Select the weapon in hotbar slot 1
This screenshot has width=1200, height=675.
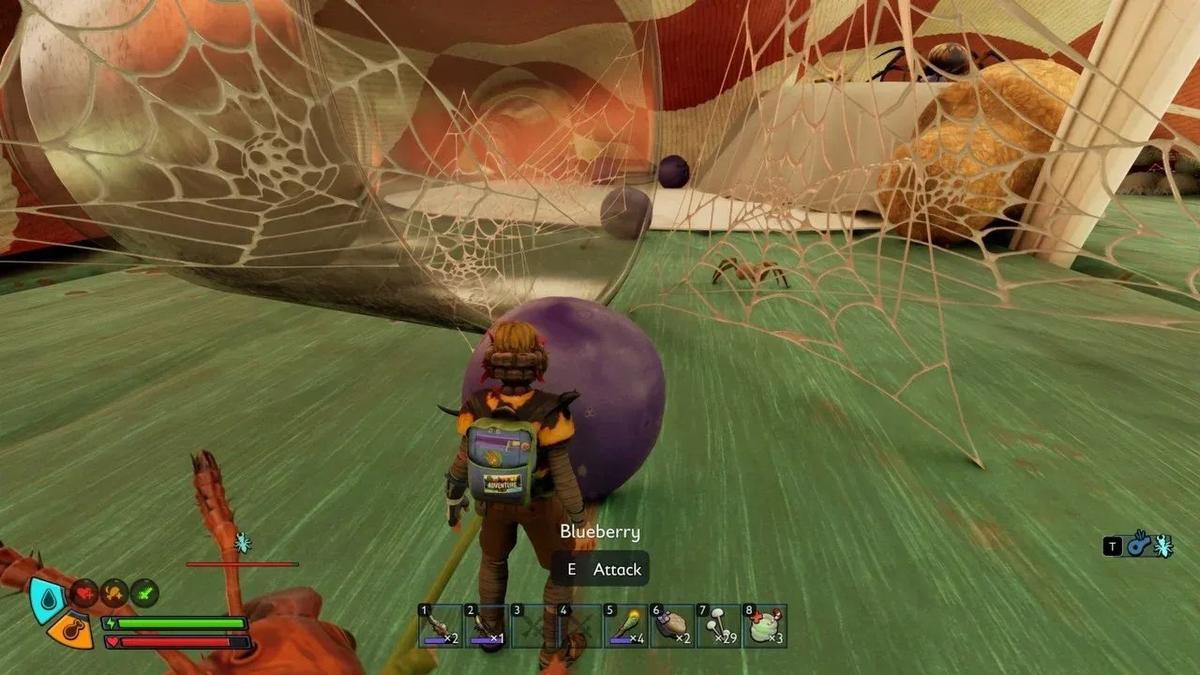(440, 626)
